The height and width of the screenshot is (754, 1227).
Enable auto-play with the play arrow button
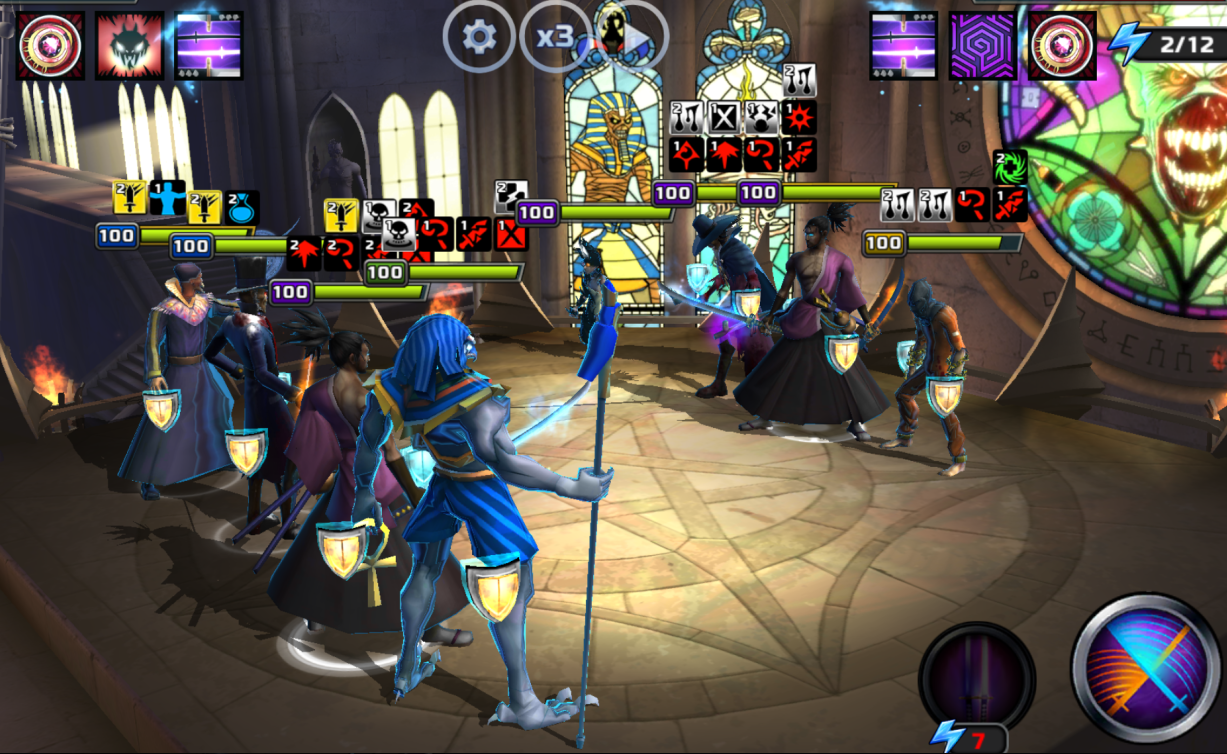[632, 37]
